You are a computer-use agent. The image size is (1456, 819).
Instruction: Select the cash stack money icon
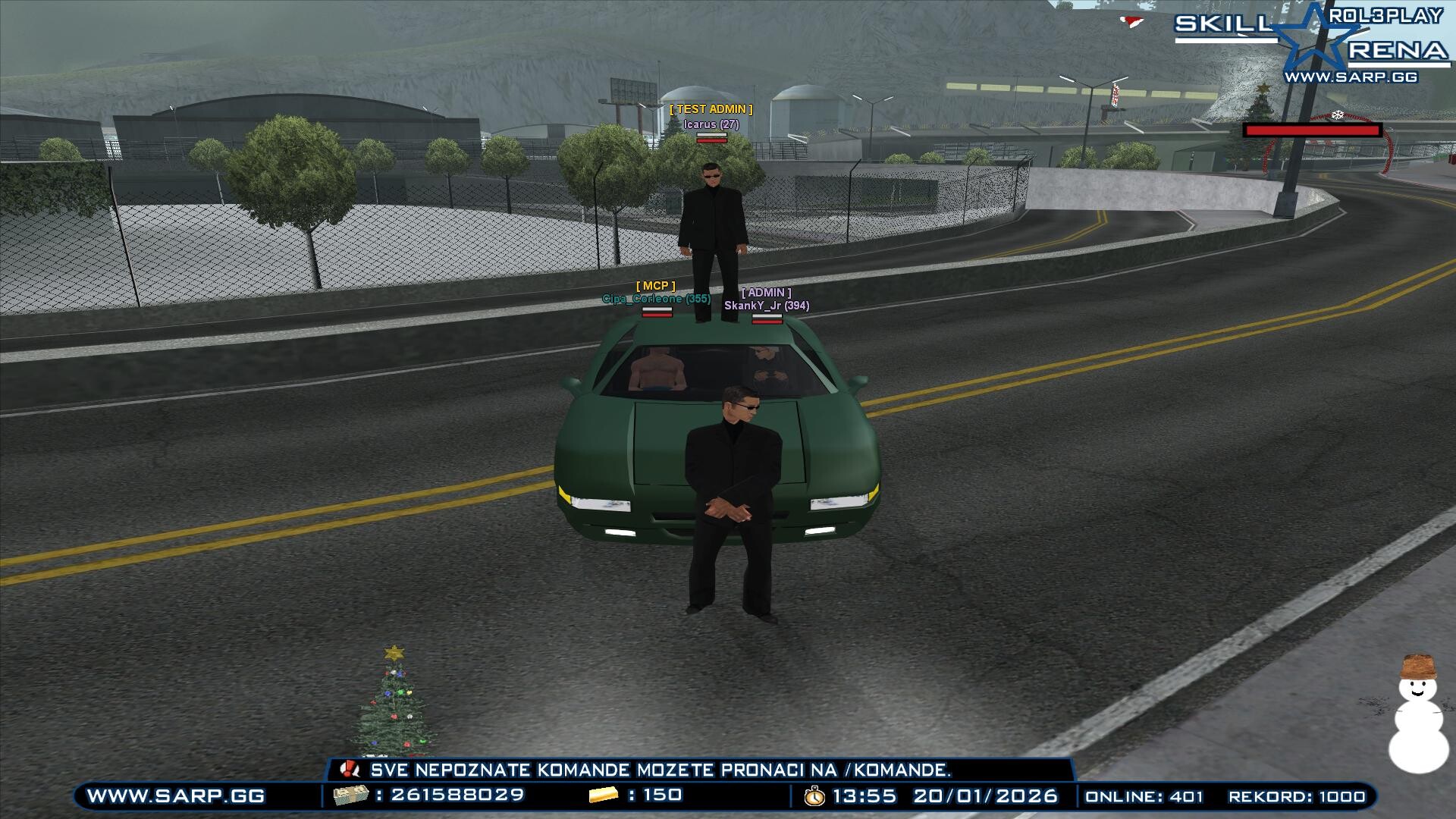pos(350,795)
